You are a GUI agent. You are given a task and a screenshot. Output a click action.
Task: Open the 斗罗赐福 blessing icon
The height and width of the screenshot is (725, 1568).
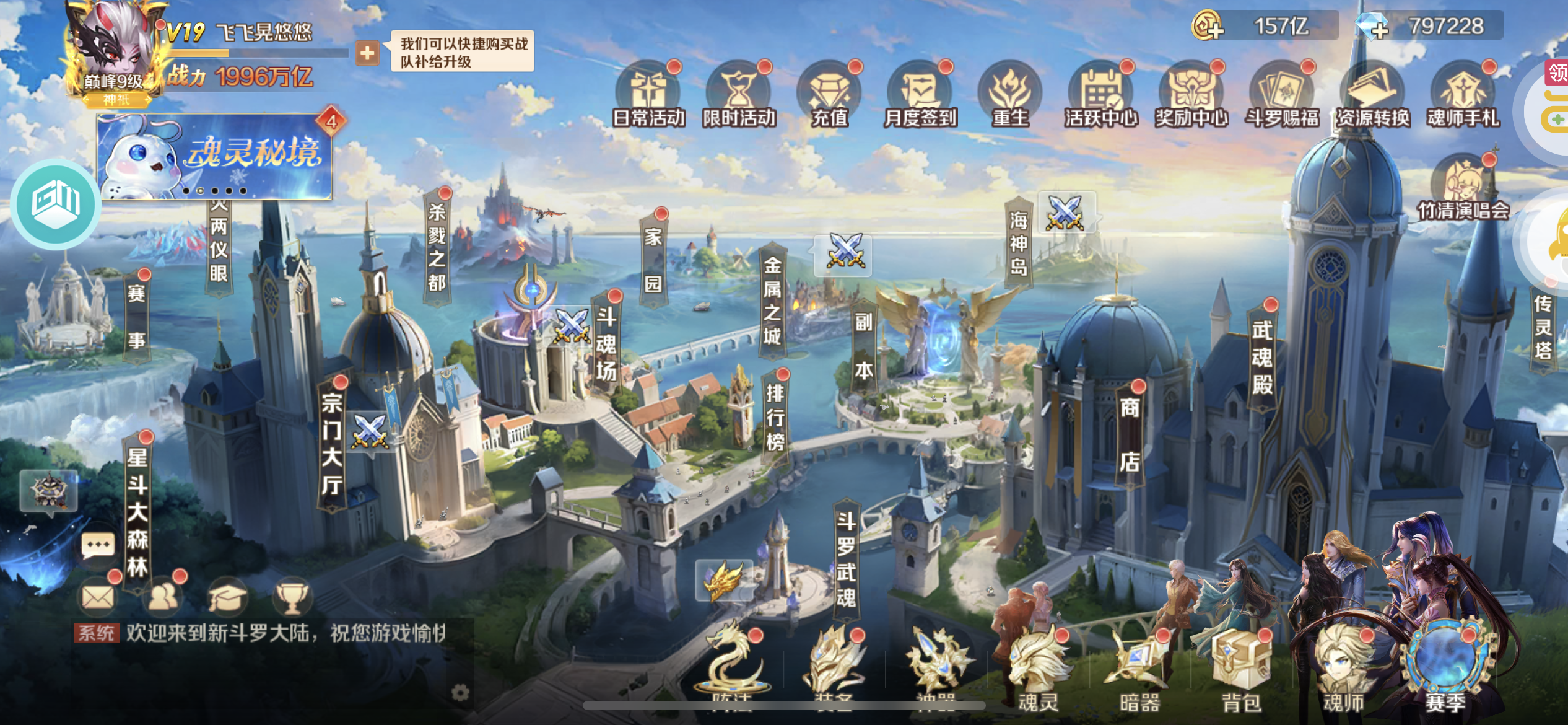point(1282,96)
